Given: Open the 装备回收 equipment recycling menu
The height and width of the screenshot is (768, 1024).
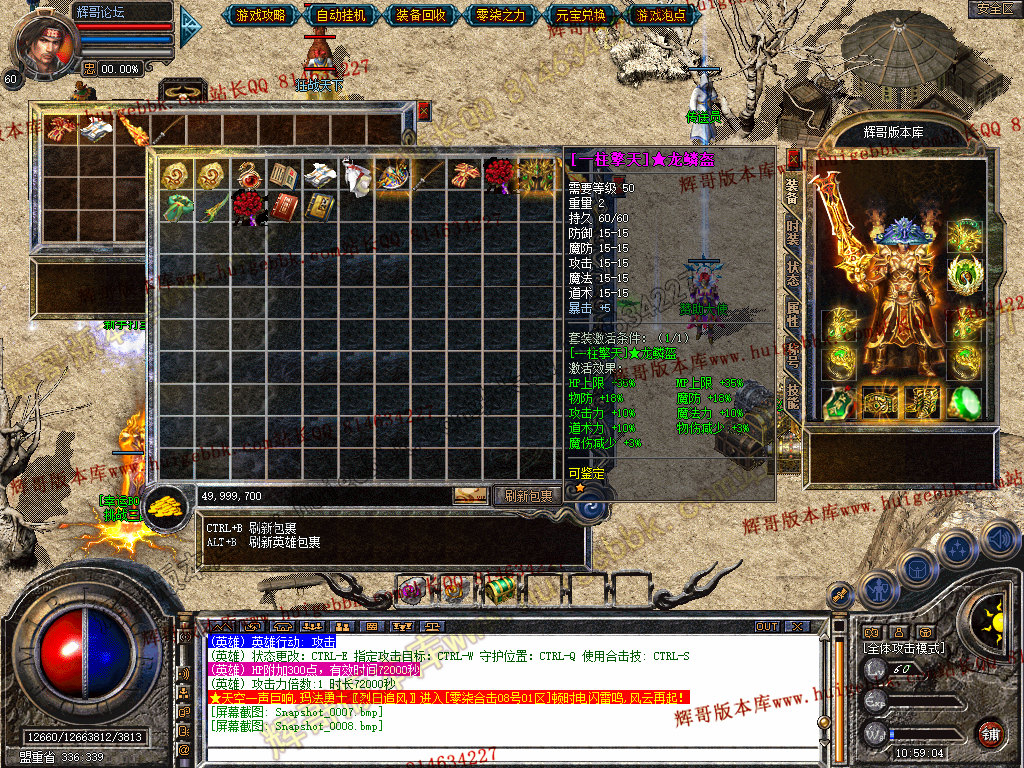Looking at the screenshot, I should click(x=420, y=15).
